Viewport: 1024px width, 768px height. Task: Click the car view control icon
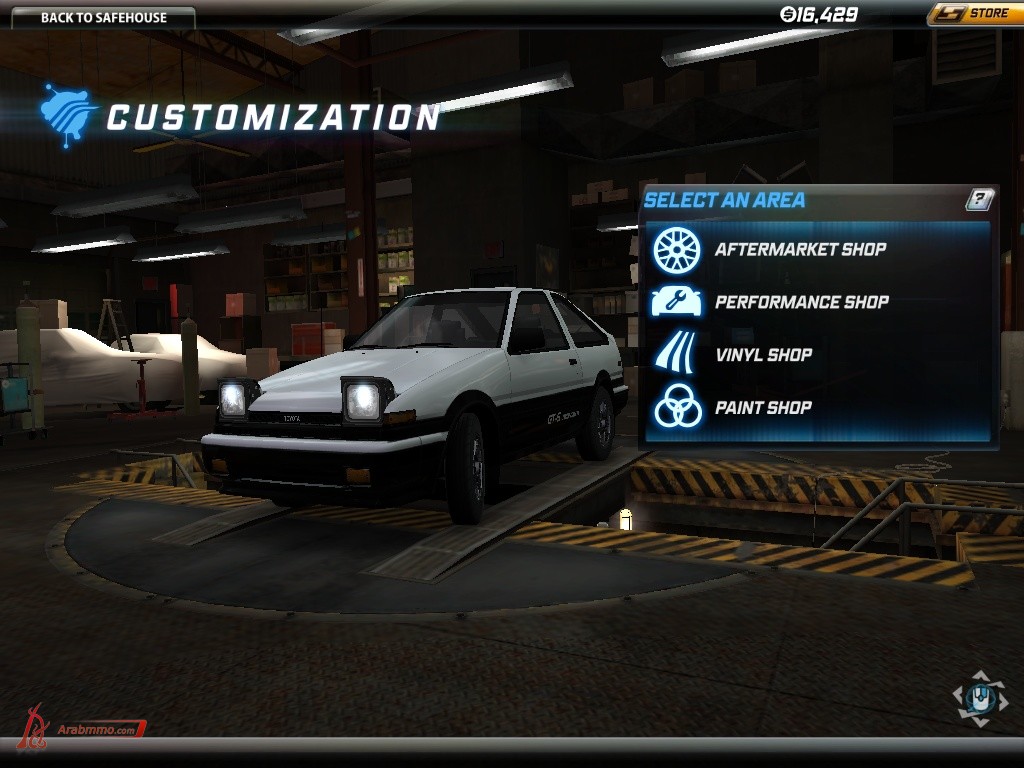(980, 699)
